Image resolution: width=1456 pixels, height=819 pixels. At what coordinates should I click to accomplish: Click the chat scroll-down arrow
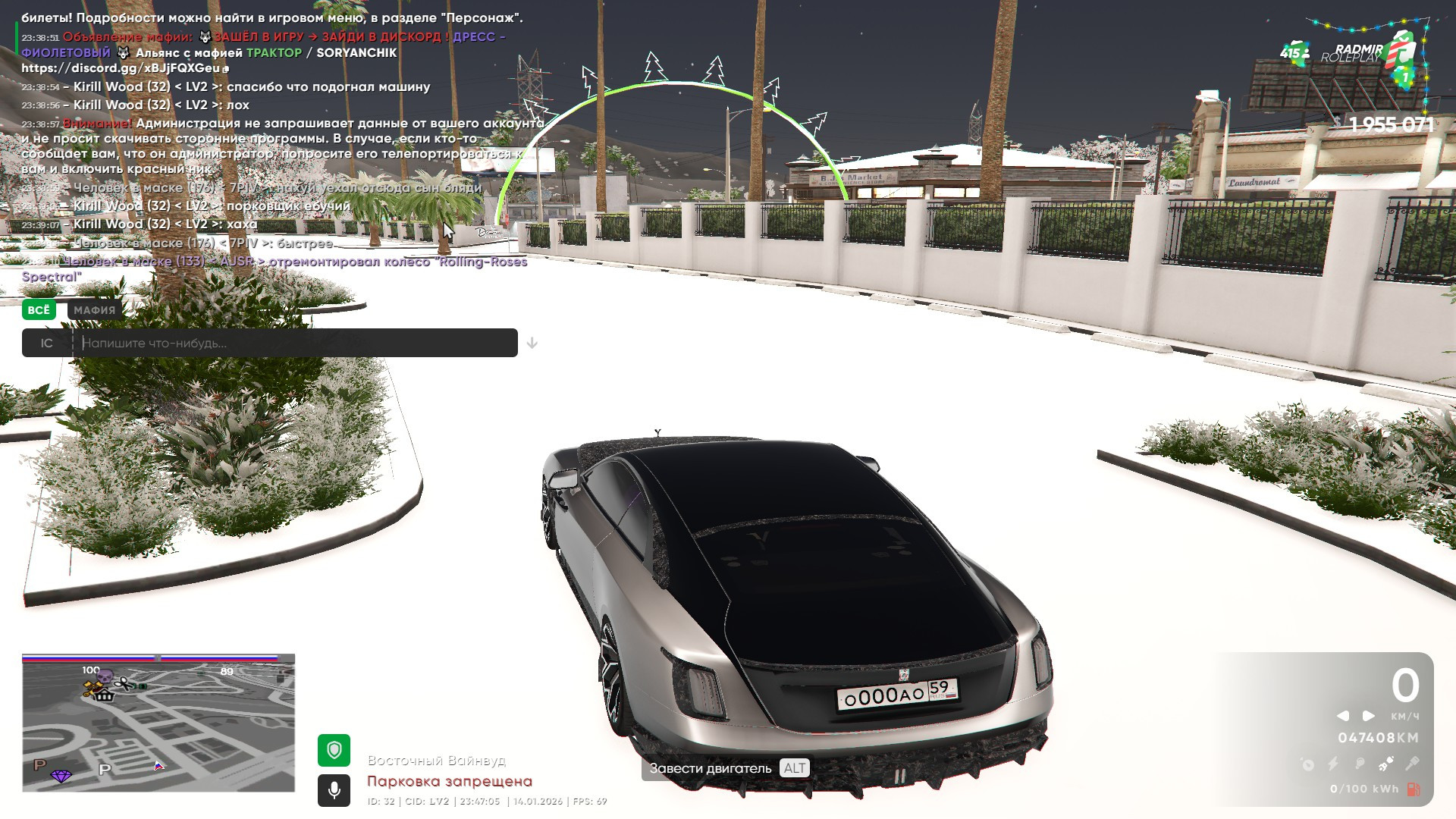pyautogui.click(x=532, y=344)
